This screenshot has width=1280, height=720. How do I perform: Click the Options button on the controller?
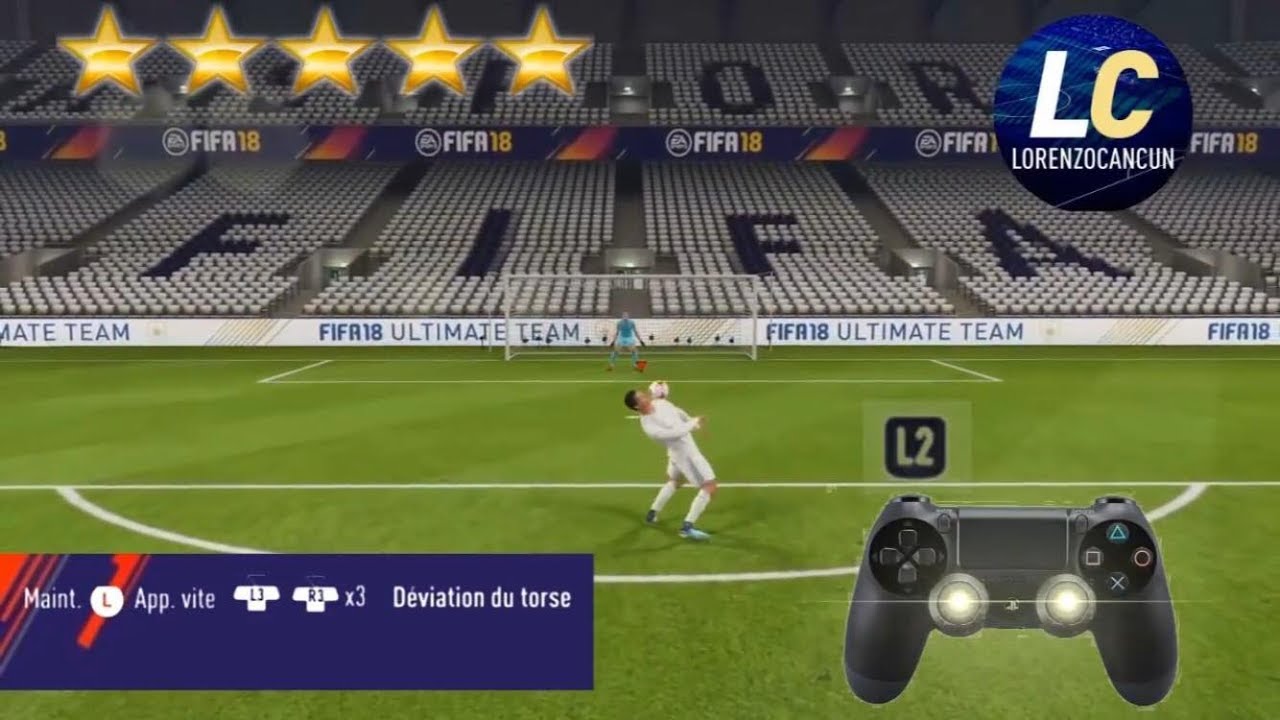(x=1082, y=523)
